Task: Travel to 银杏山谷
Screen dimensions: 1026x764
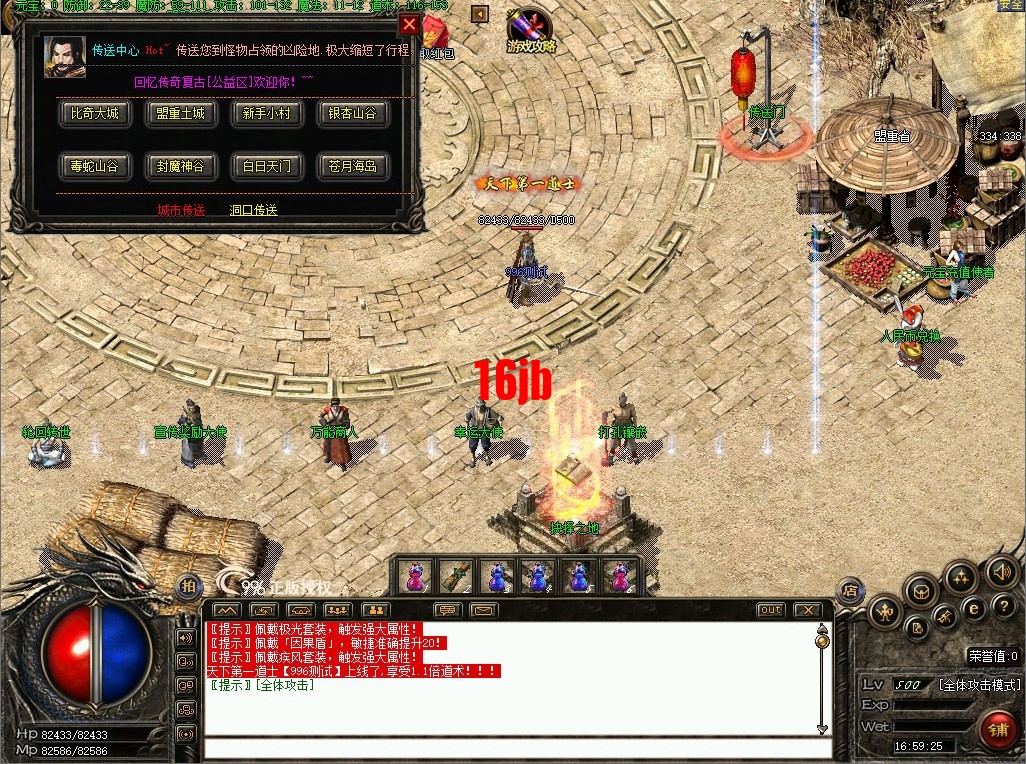Action: [x=353, y=114]
